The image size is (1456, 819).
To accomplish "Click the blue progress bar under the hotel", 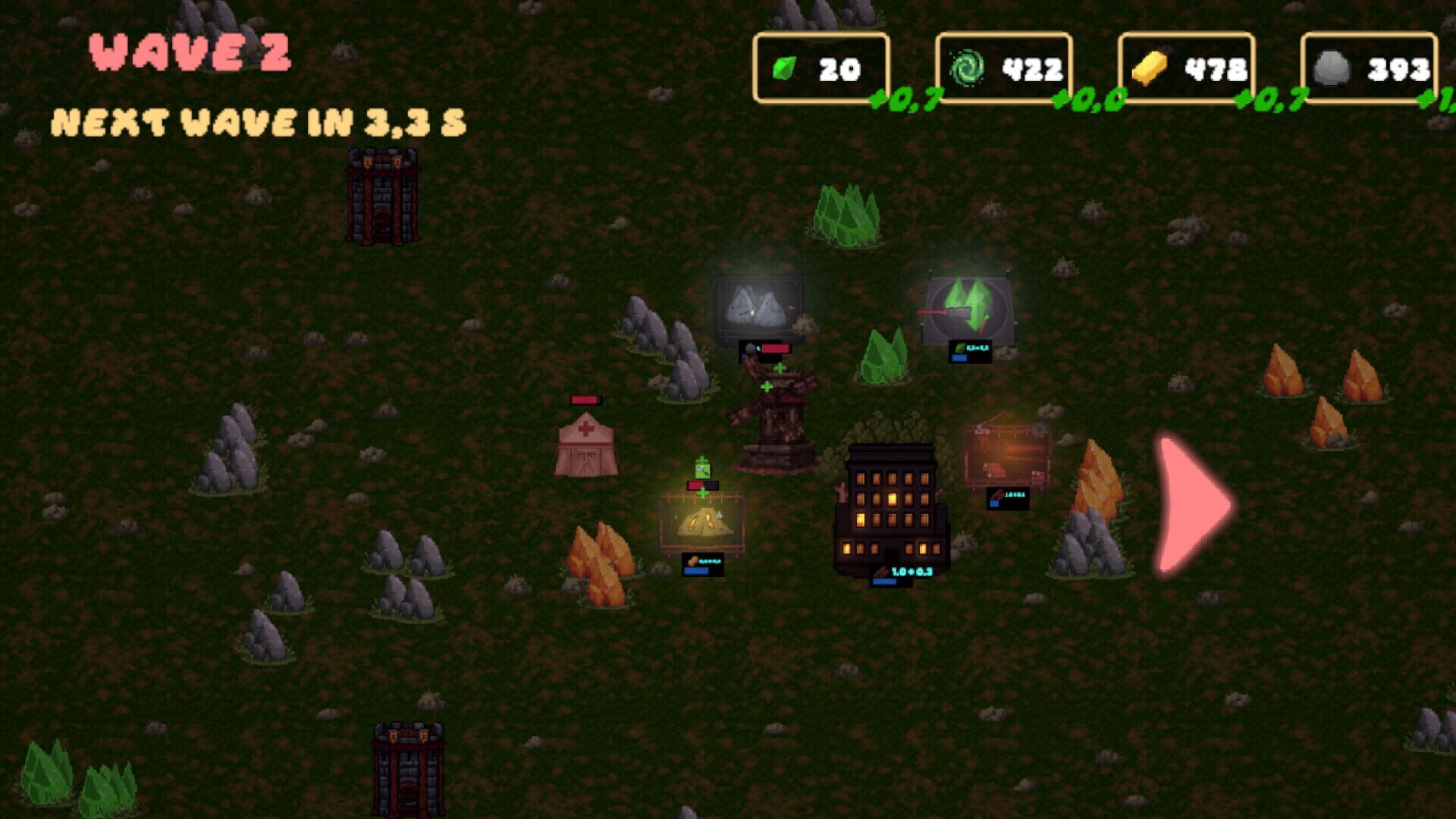I will tap(883, 582).
